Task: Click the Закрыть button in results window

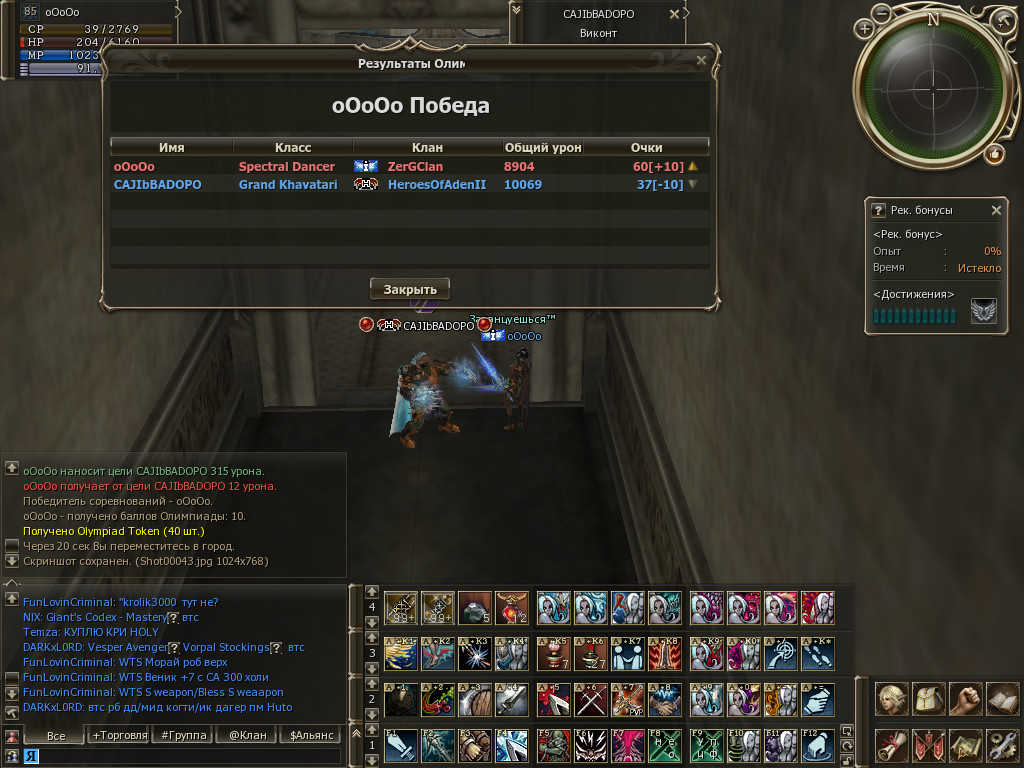Action: coord(410,289)
